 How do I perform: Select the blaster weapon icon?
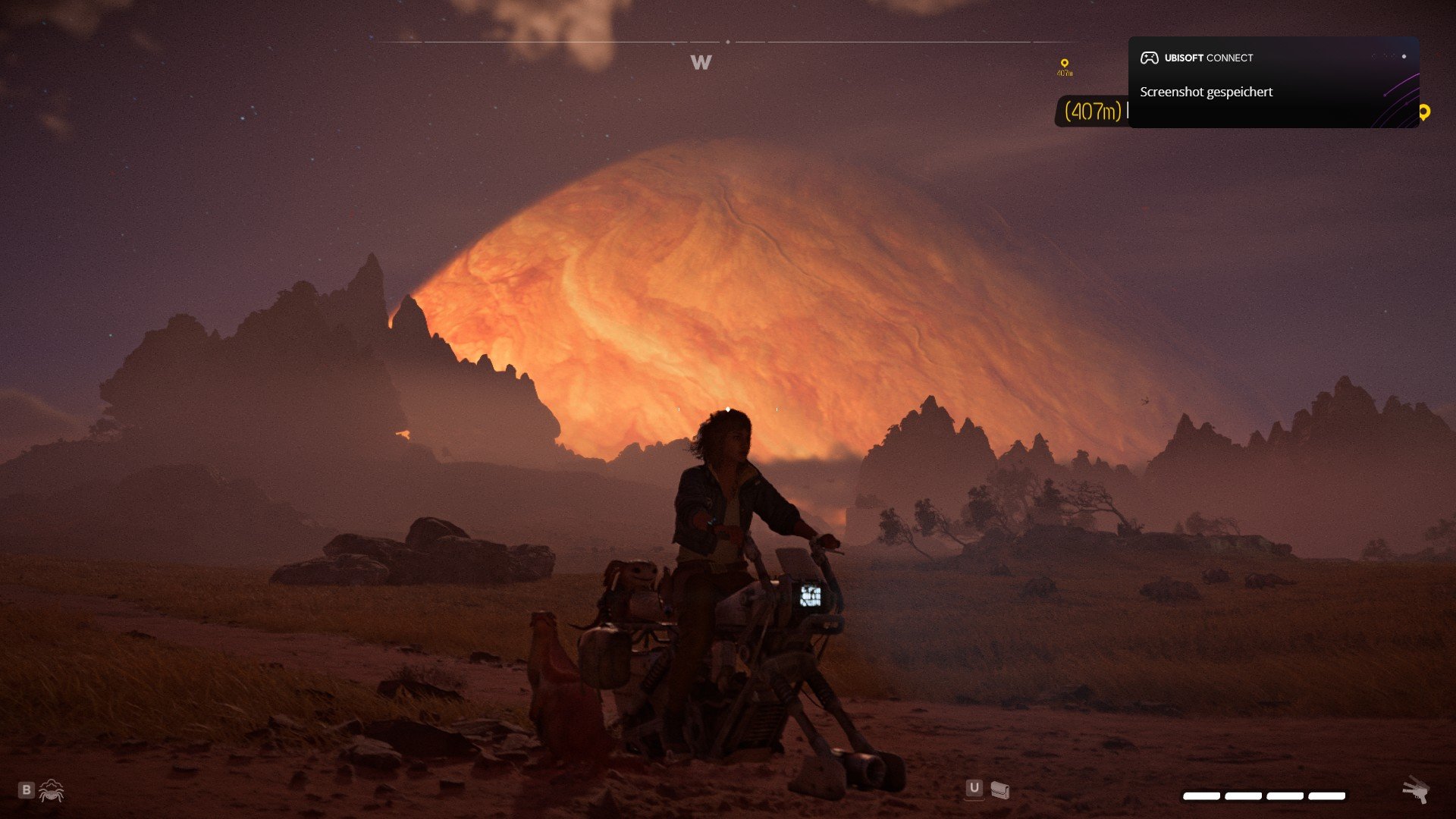tap(1415, 790)
